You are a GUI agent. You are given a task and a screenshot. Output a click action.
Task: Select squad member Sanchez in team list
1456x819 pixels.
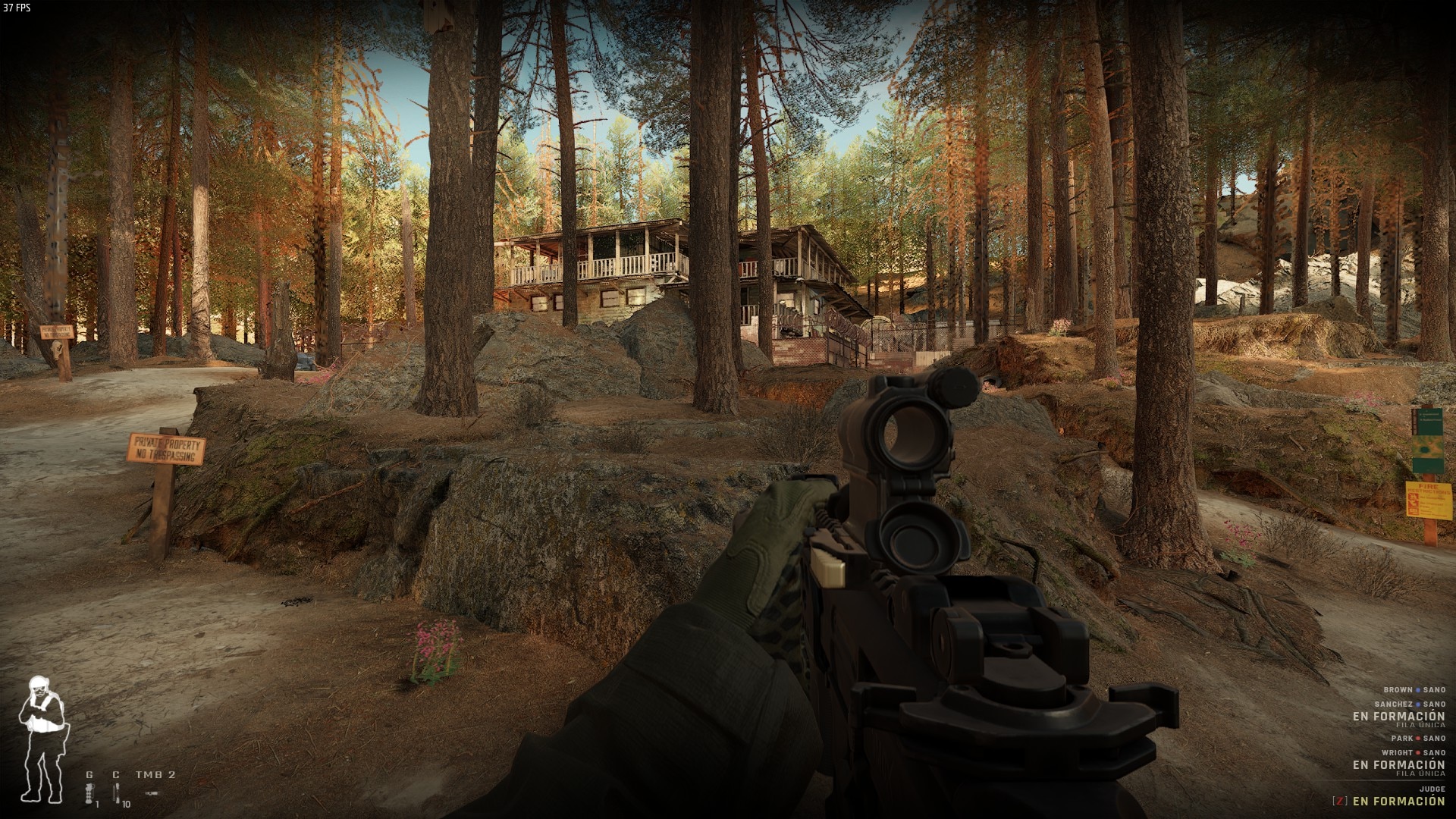point(1393,704)
